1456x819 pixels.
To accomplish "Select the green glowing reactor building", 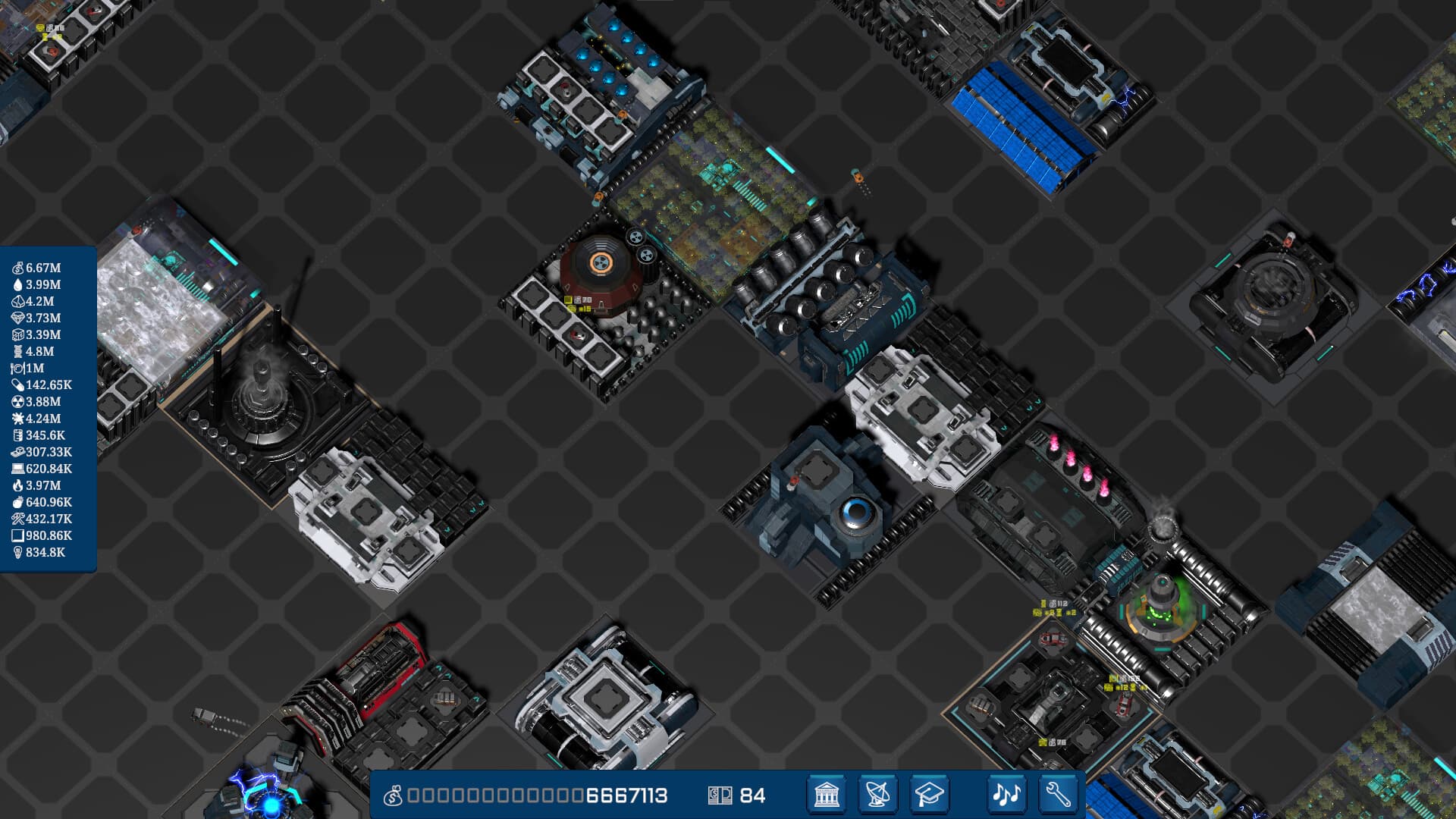I will click(1160, 607).
